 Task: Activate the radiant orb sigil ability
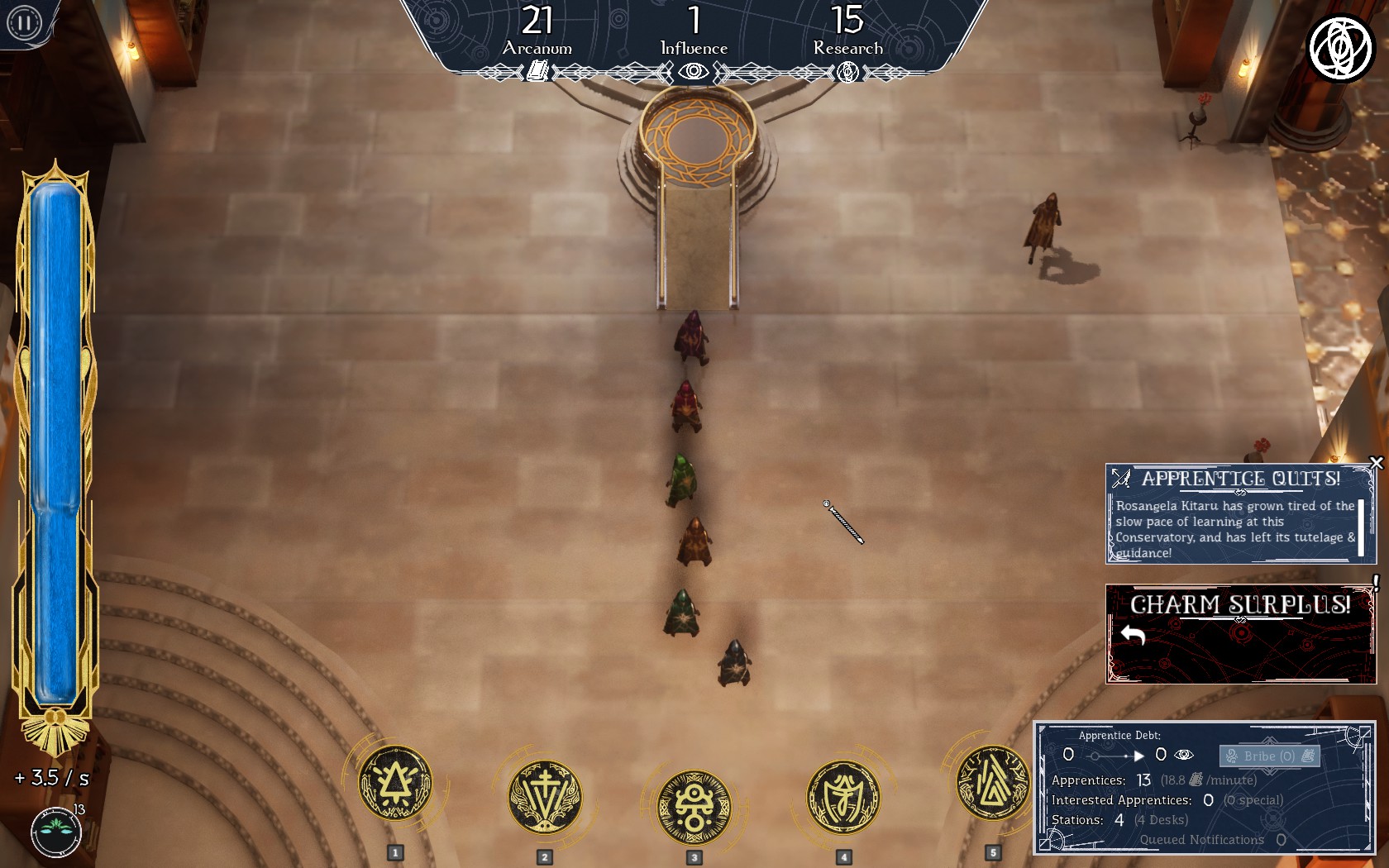pos(694,808)
